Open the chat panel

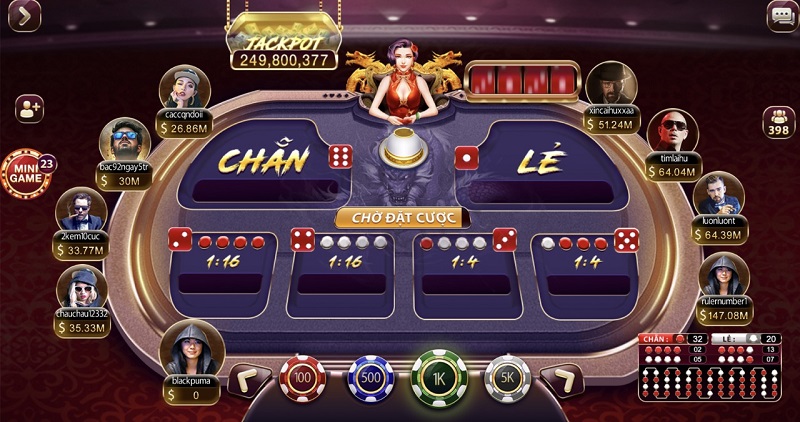coord(782,16)
